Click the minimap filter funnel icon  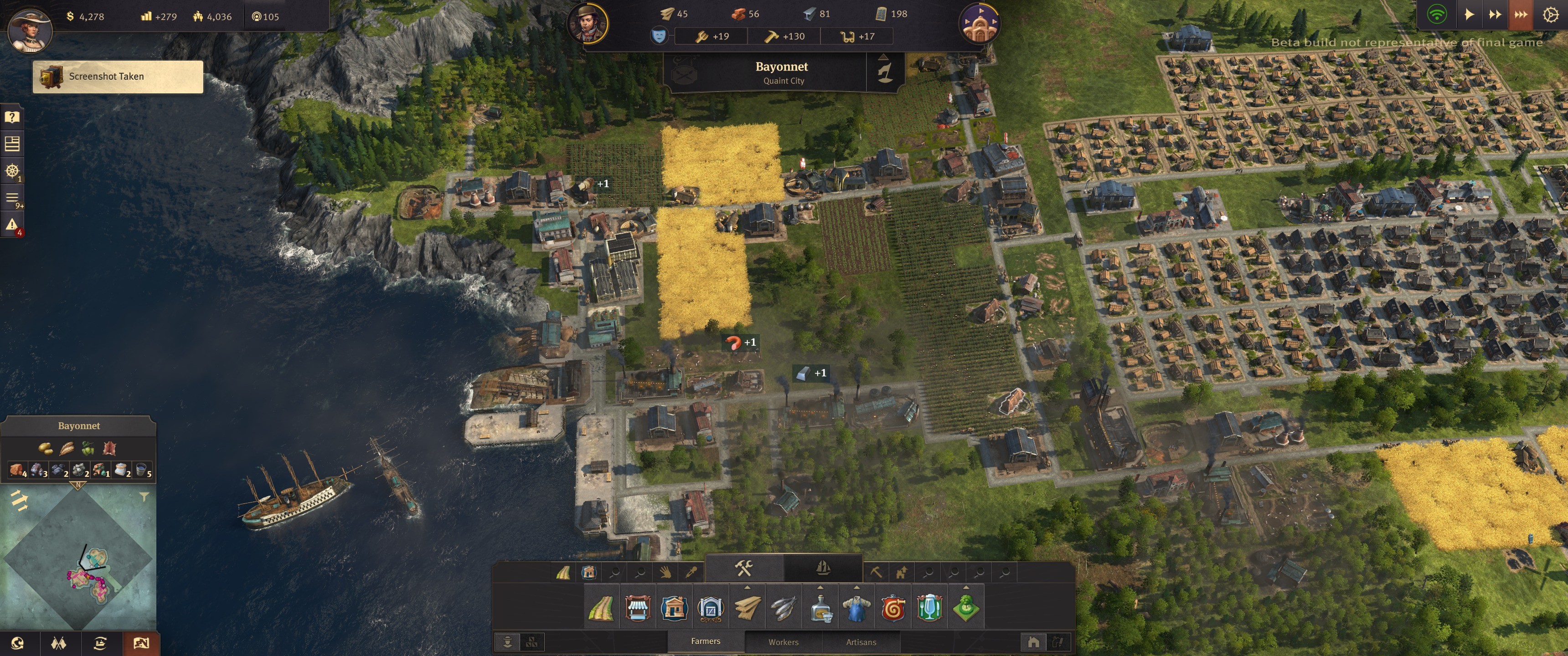[x=144, y=497]
